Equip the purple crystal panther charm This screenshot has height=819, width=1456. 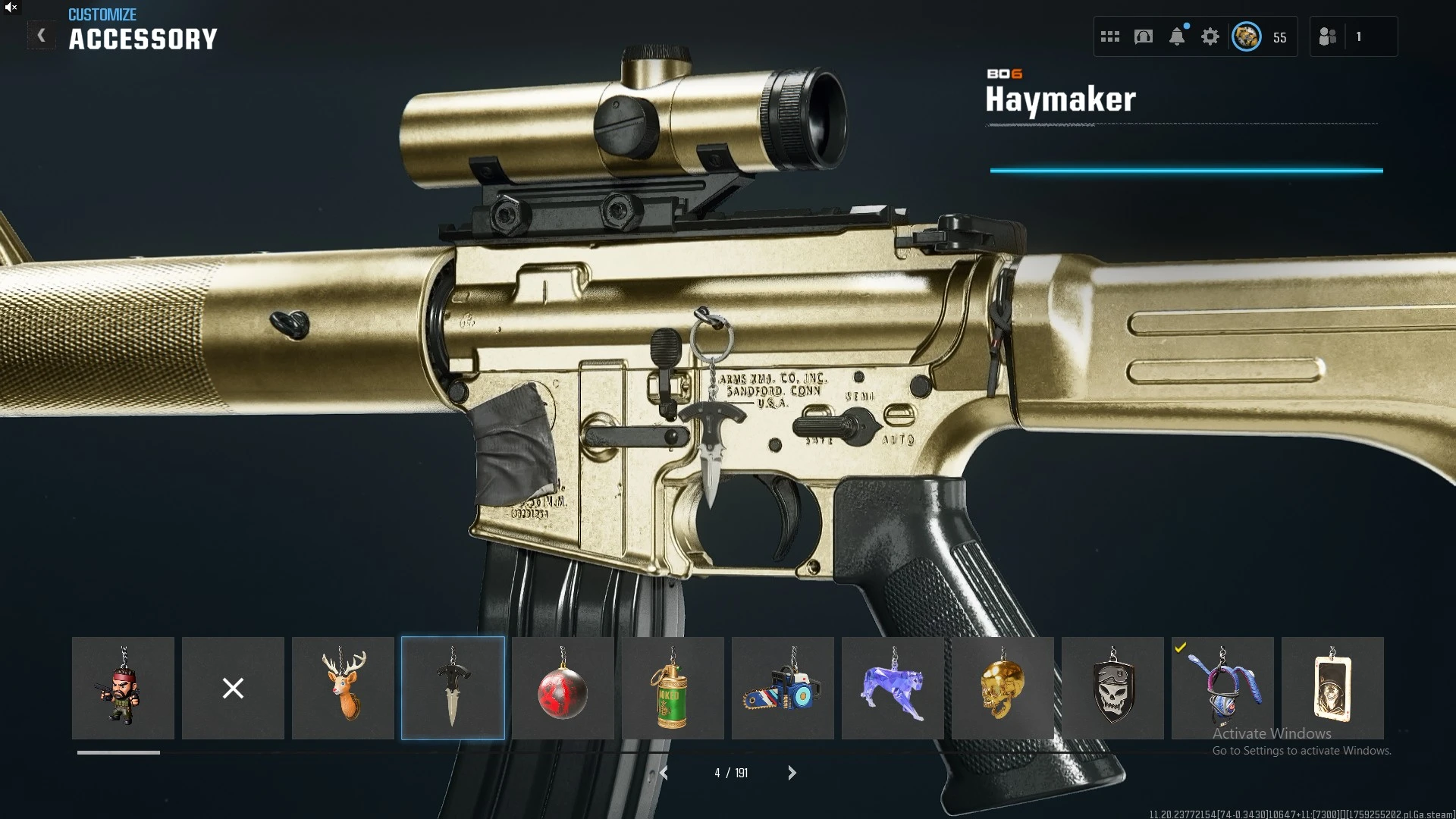point(893,688)
